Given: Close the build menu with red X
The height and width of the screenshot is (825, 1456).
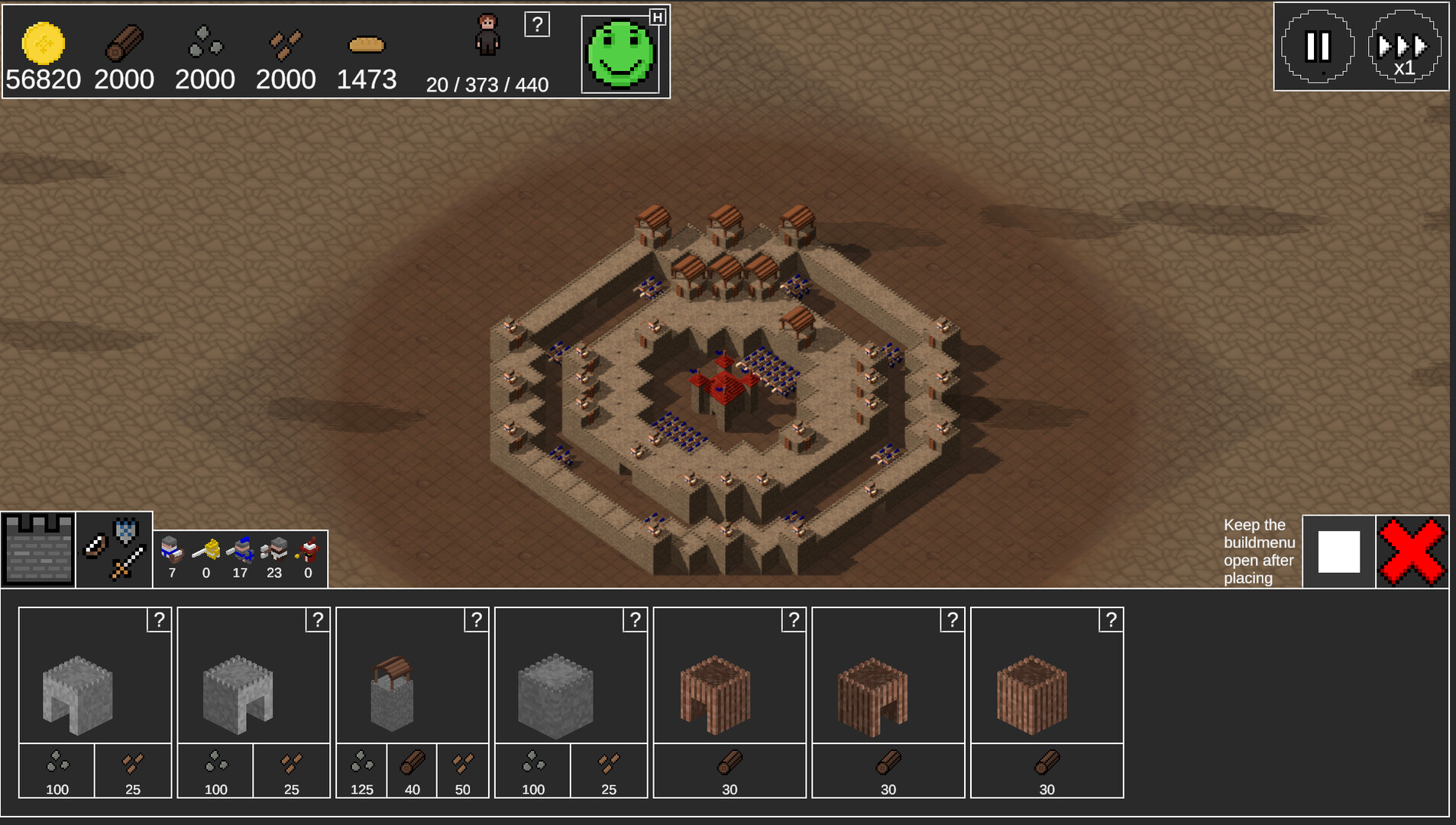Looking at the screenshot, I should (1412, 552).
